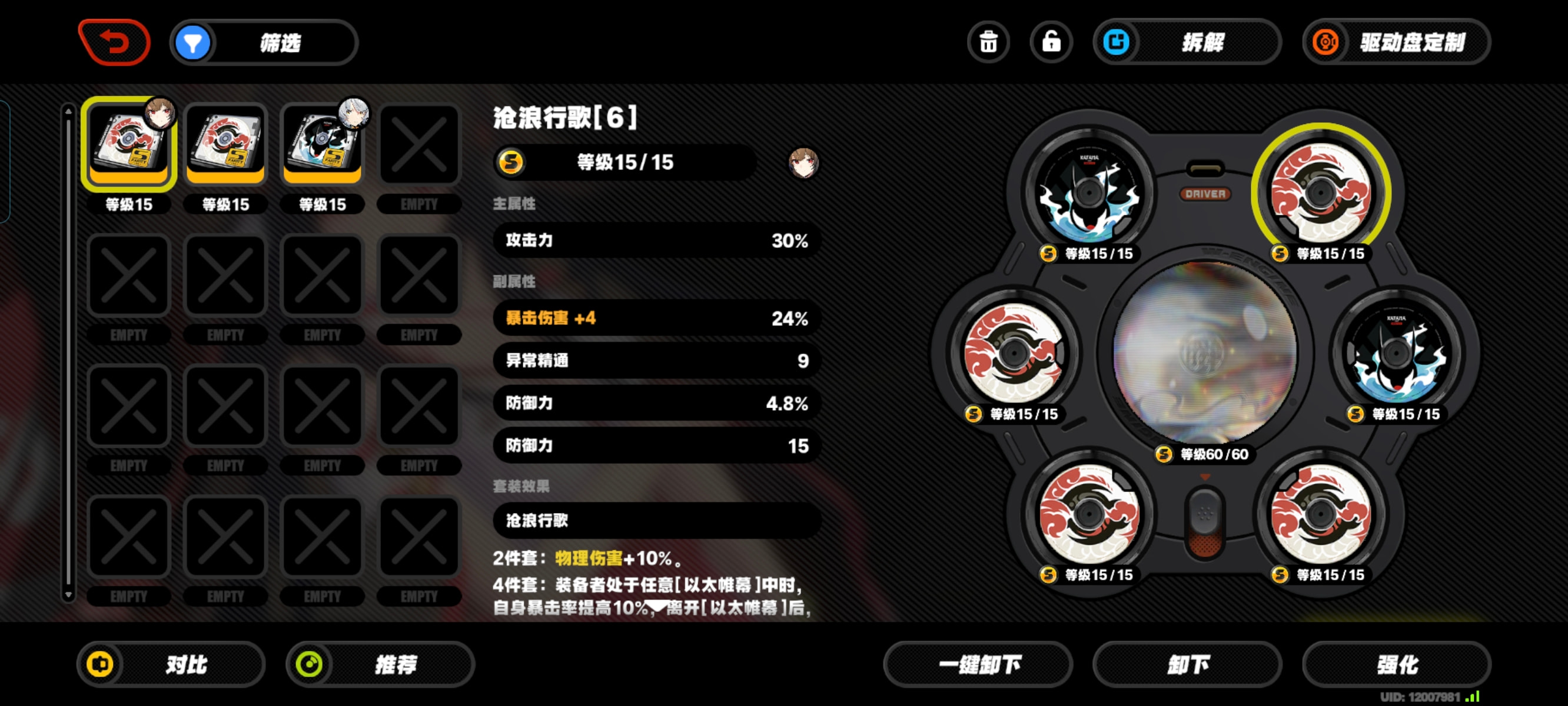Open 驱动盘定制 disc customization
Screen dimensions: 1568x706
[x=1396, y=42]
